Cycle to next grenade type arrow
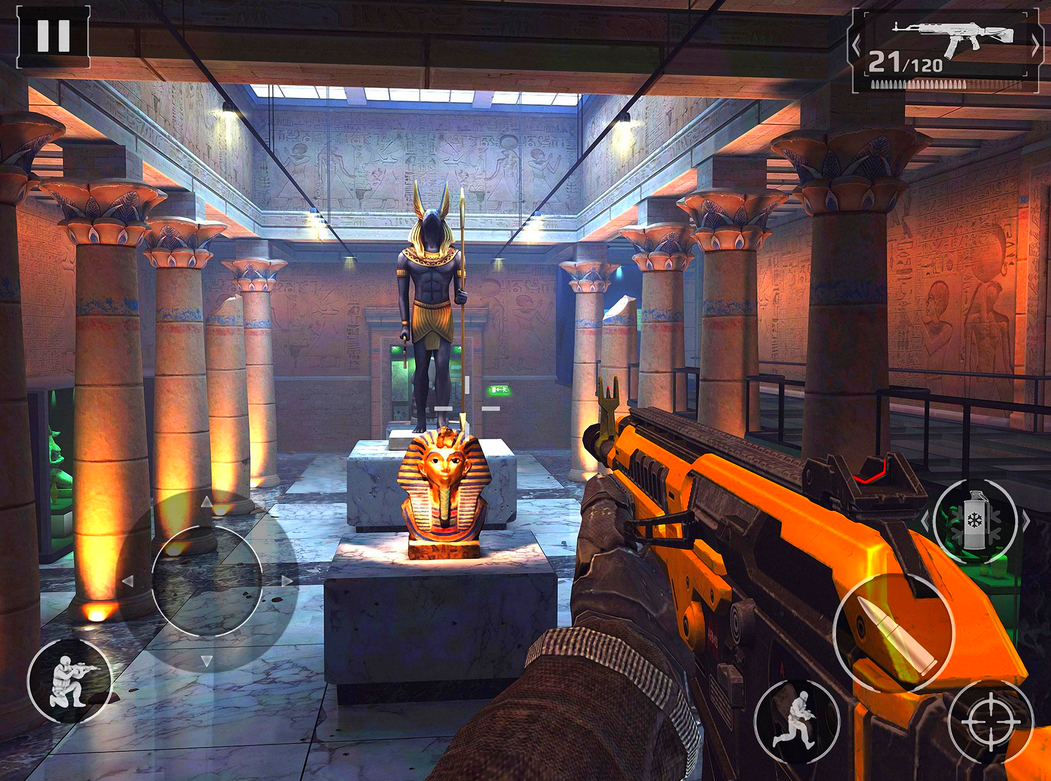Image resolution: width=1051 pixels, height=781 pixels. click(x=1026, y=520)
